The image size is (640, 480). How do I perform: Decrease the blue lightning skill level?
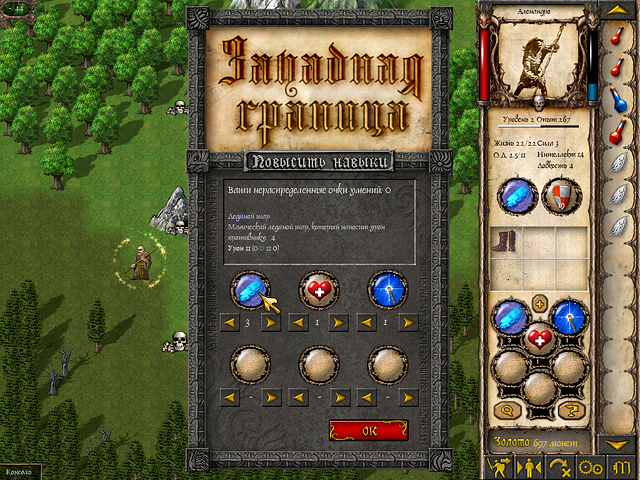pyautogui.click(x=366, y=323)
